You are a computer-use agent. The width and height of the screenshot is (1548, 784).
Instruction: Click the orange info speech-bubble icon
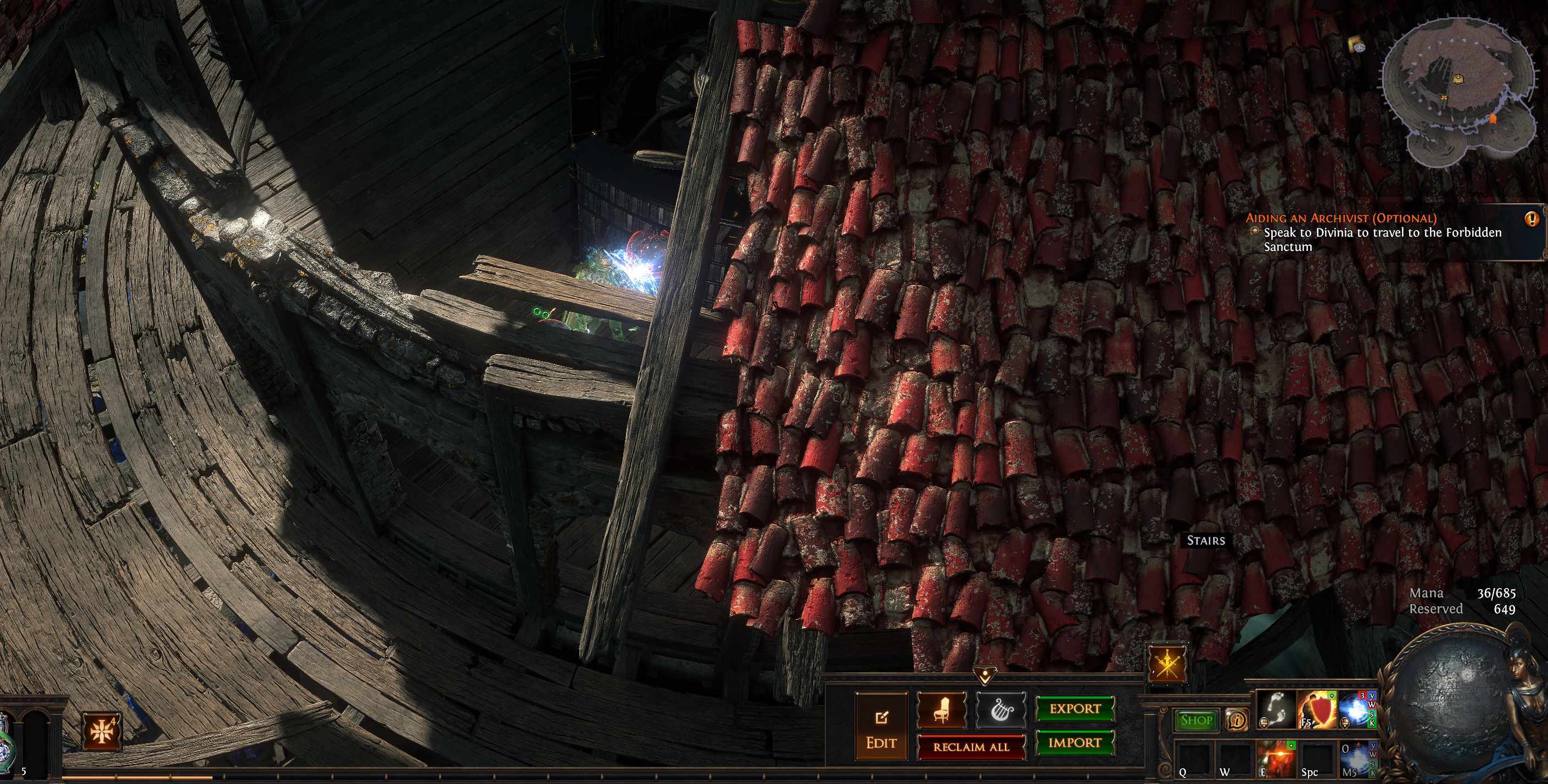tap(1237, 720)
